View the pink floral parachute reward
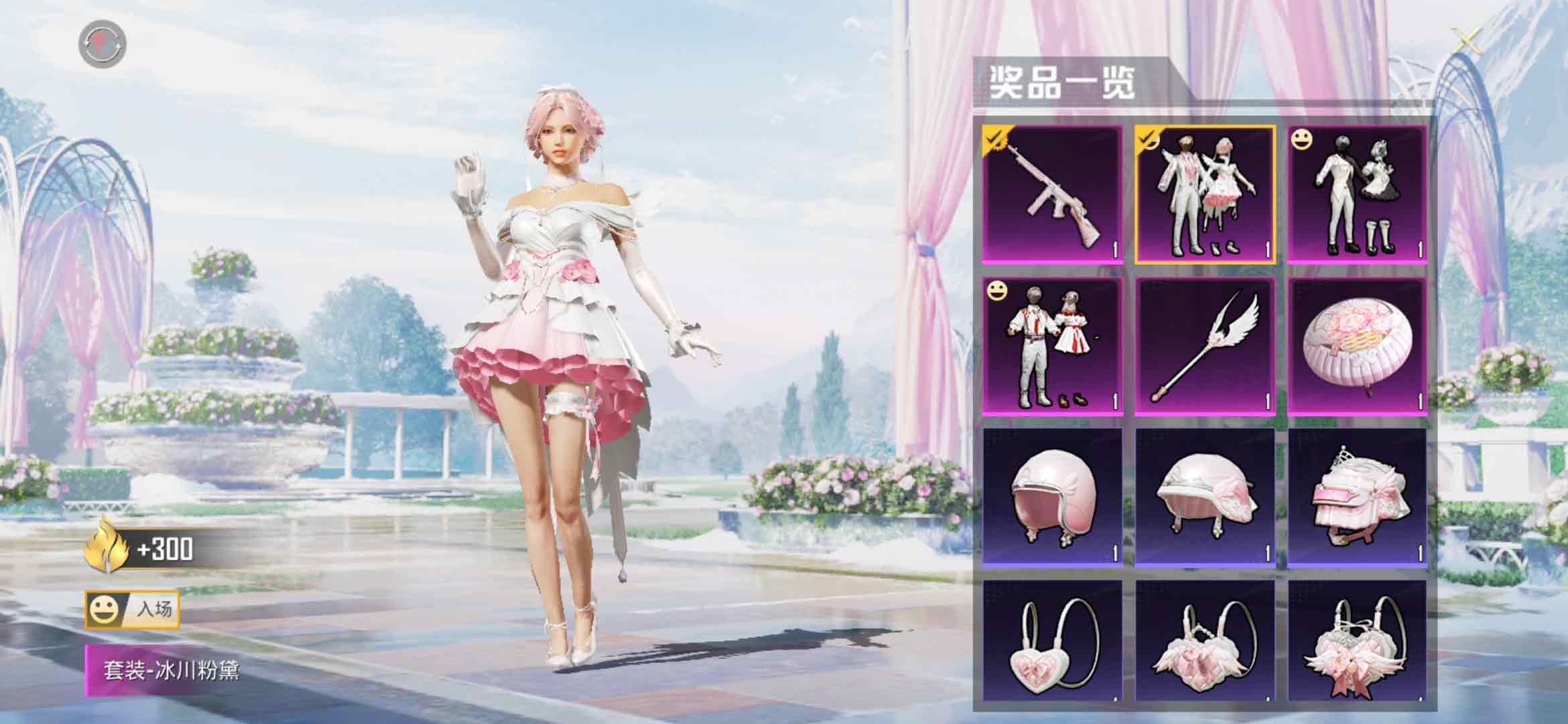The width and height of the screenshot is (1568, 724). pos(1357,347)
